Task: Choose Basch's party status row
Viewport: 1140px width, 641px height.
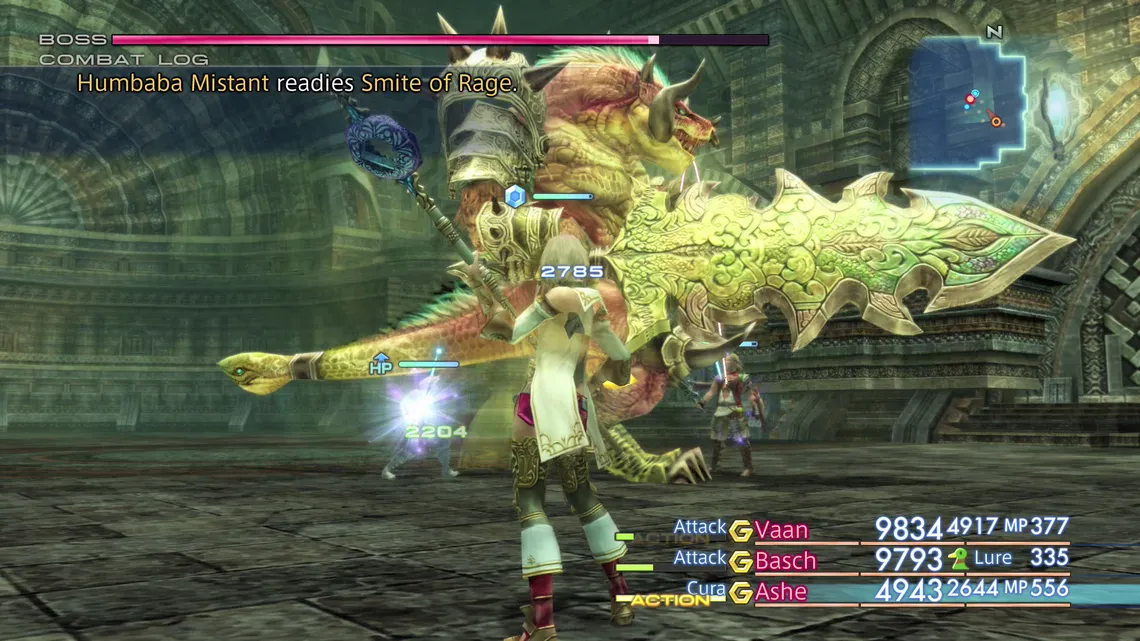Action: (x=785, y=561)
